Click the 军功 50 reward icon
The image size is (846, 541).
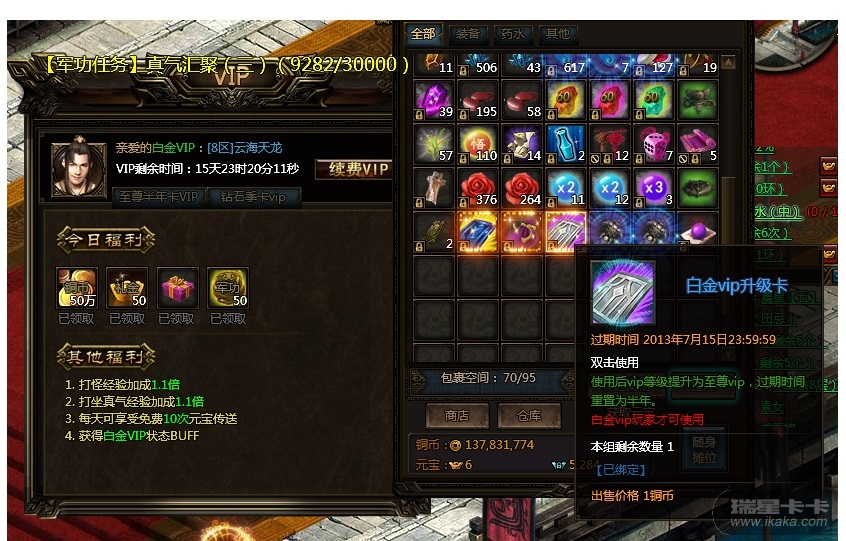click(228, 288)
